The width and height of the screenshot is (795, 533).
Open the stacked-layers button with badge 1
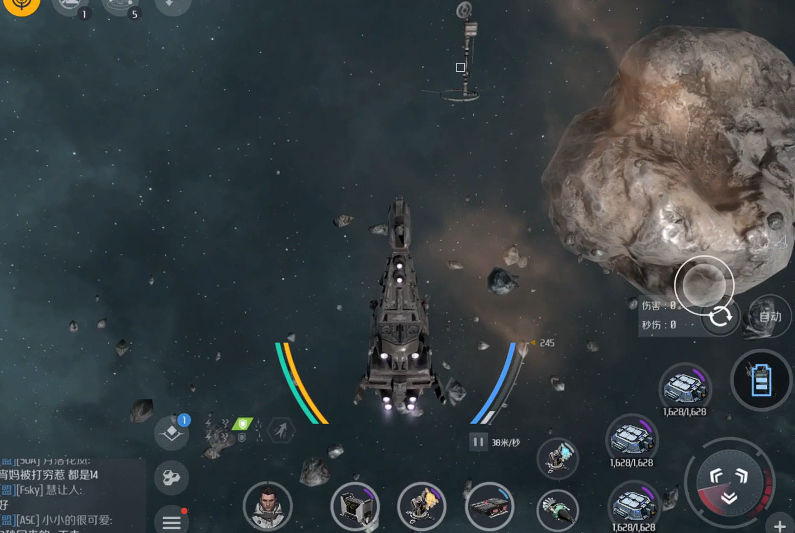(171, 433)
